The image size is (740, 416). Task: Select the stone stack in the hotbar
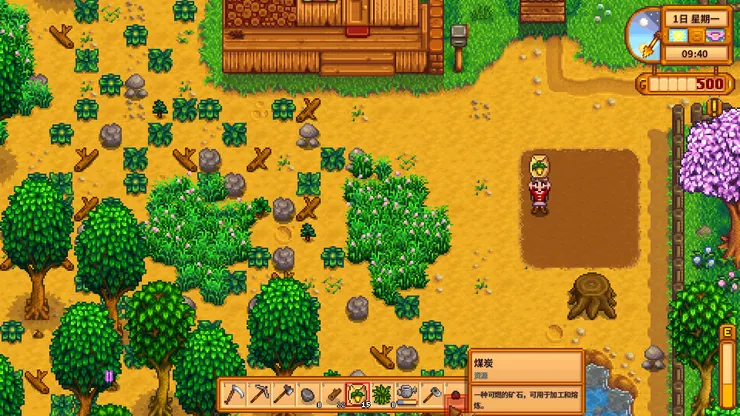point(307,394)
